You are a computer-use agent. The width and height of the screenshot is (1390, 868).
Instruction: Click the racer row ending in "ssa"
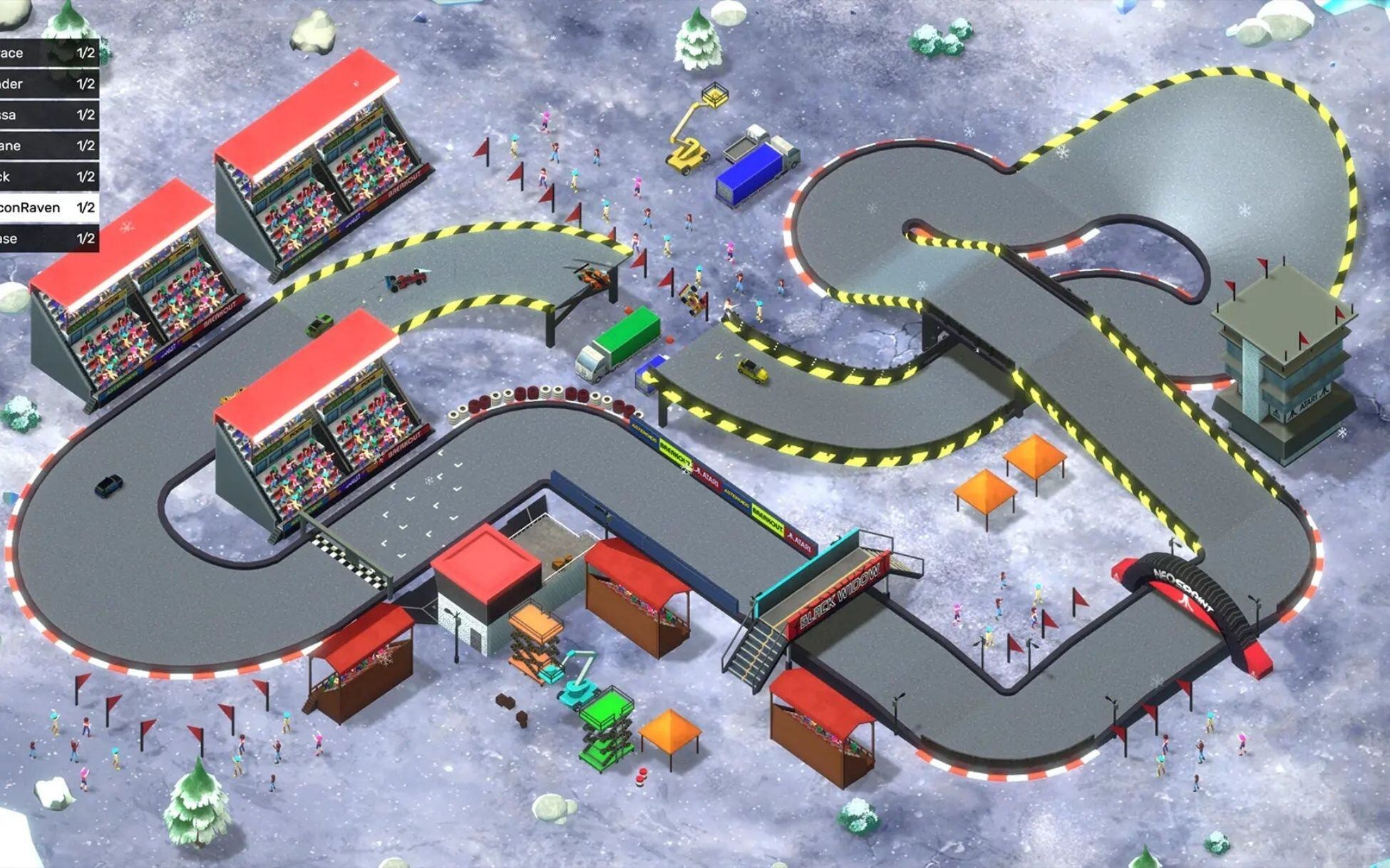(x=47, y=115)
